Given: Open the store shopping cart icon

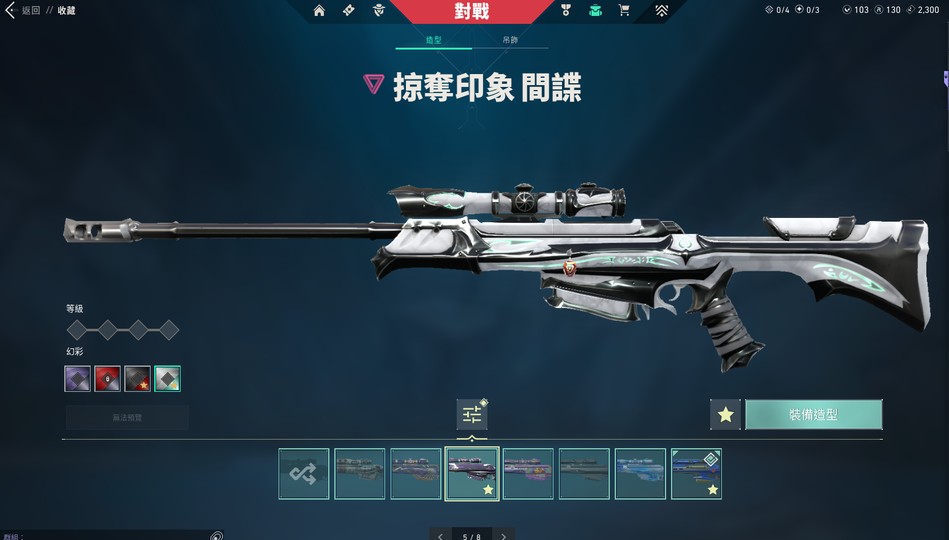Looking at the screenshot, I should (x=624, y=11).
